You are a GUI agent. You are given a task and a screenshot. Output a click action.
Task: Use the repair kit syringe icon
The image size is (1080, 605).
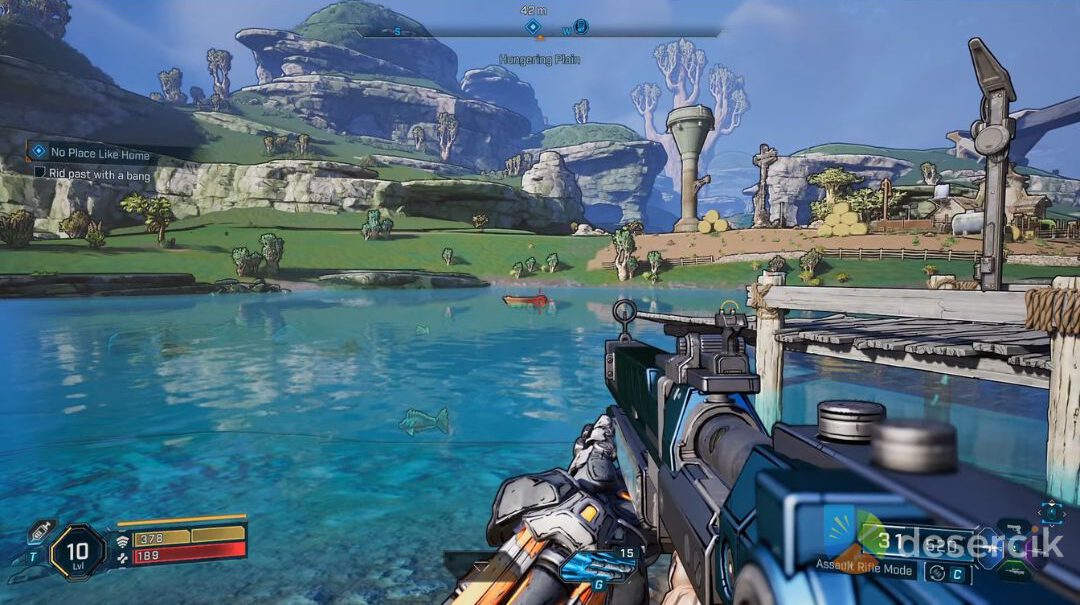pos(41,530)
